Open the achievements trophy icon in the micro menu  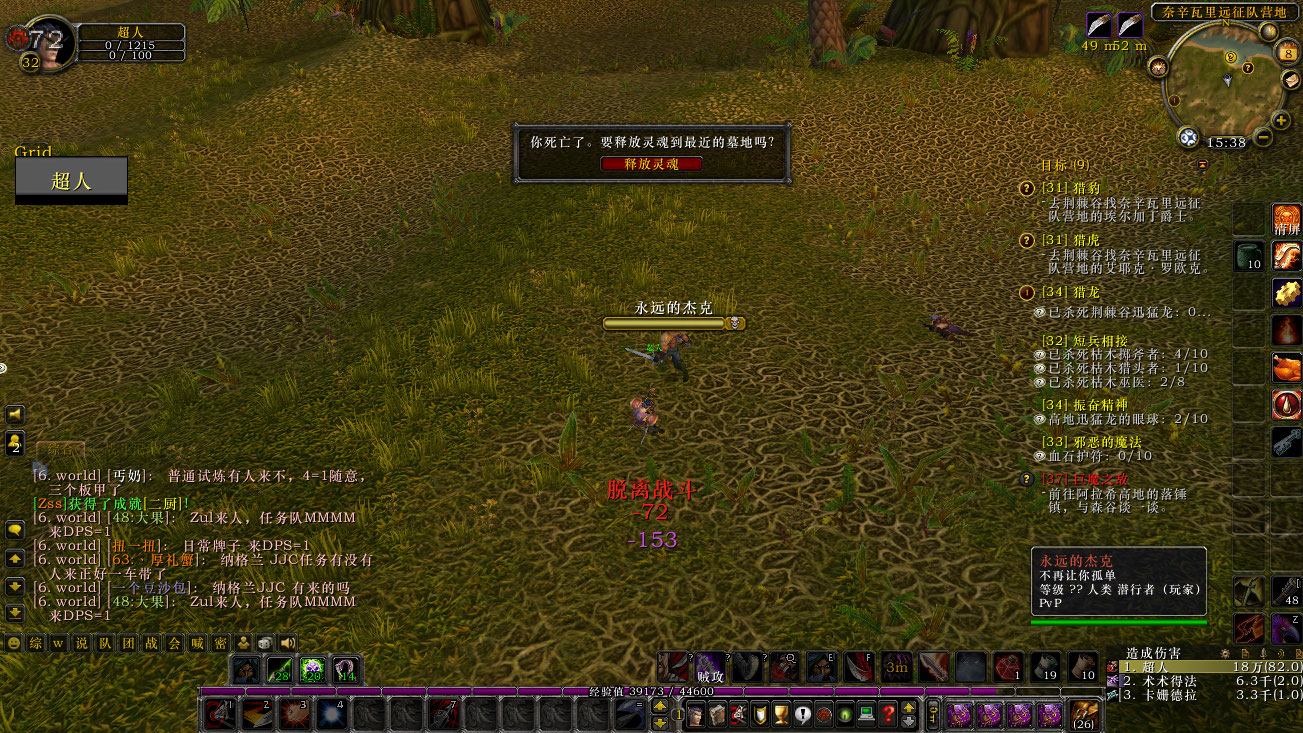pyautogui.click(x=781, y=714)
